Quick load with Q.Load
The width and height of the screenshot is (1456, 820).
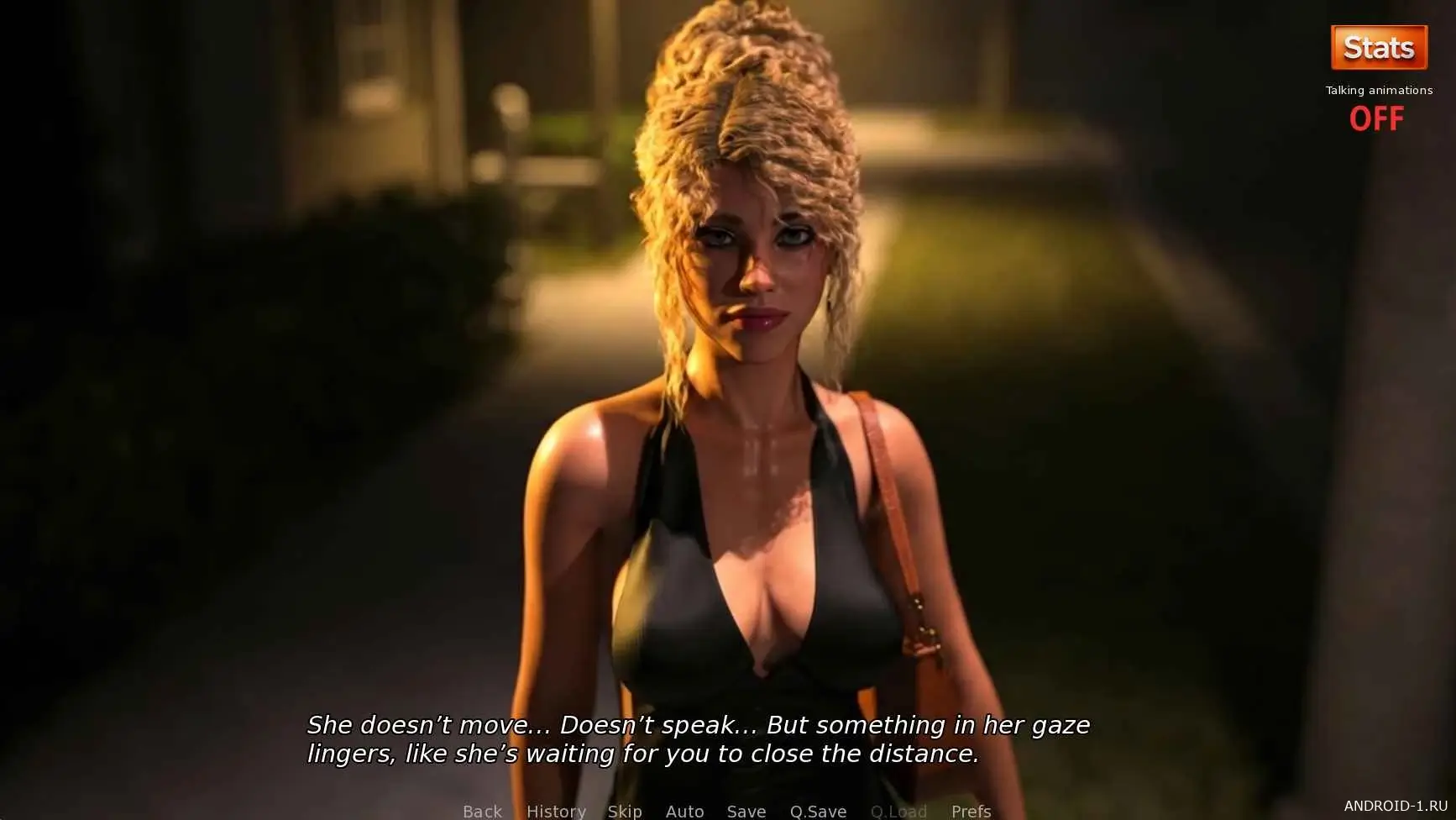(898, 811)
